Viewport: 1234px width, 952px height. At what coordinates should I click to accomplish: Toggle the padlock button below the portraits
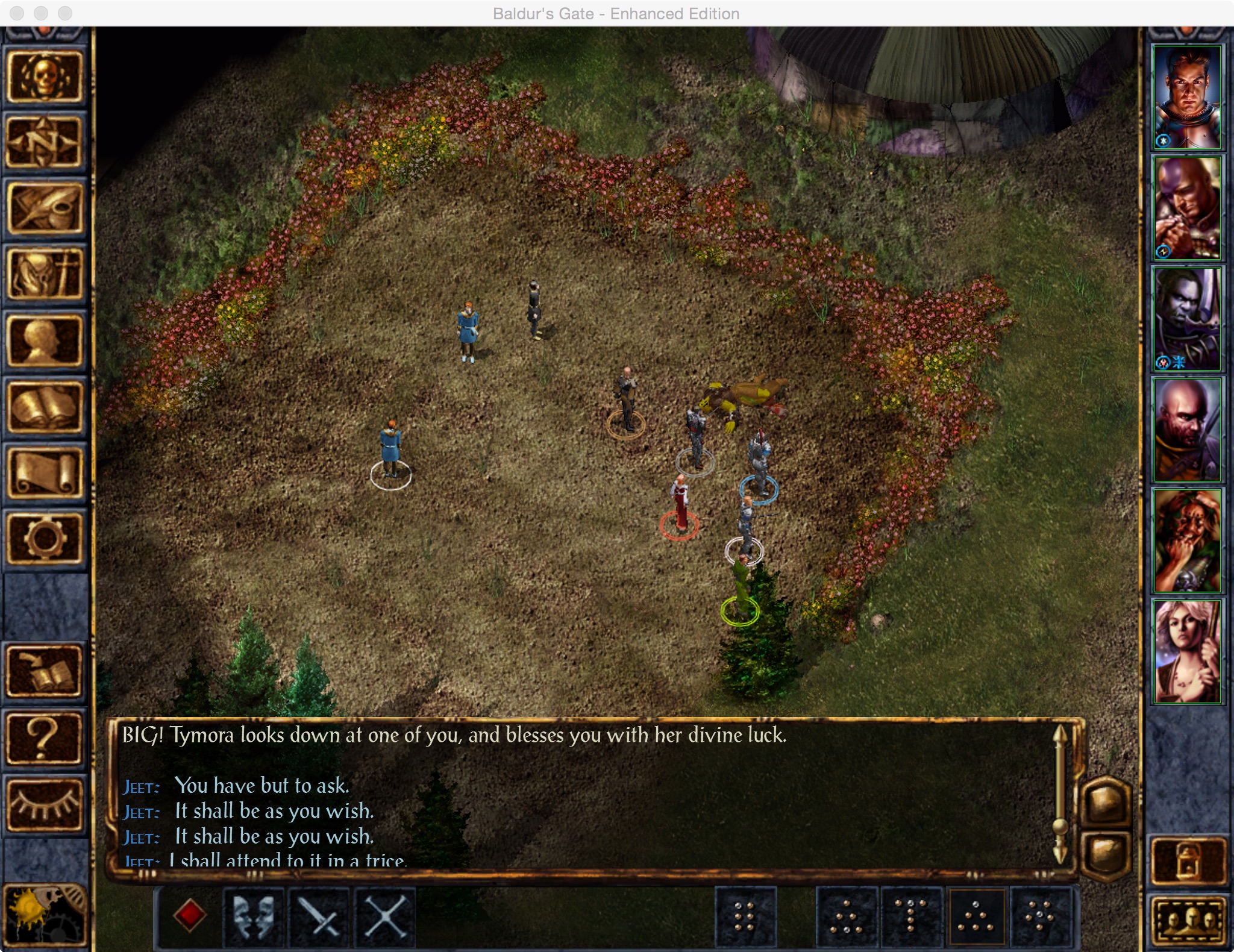(x=1188, y=860)
